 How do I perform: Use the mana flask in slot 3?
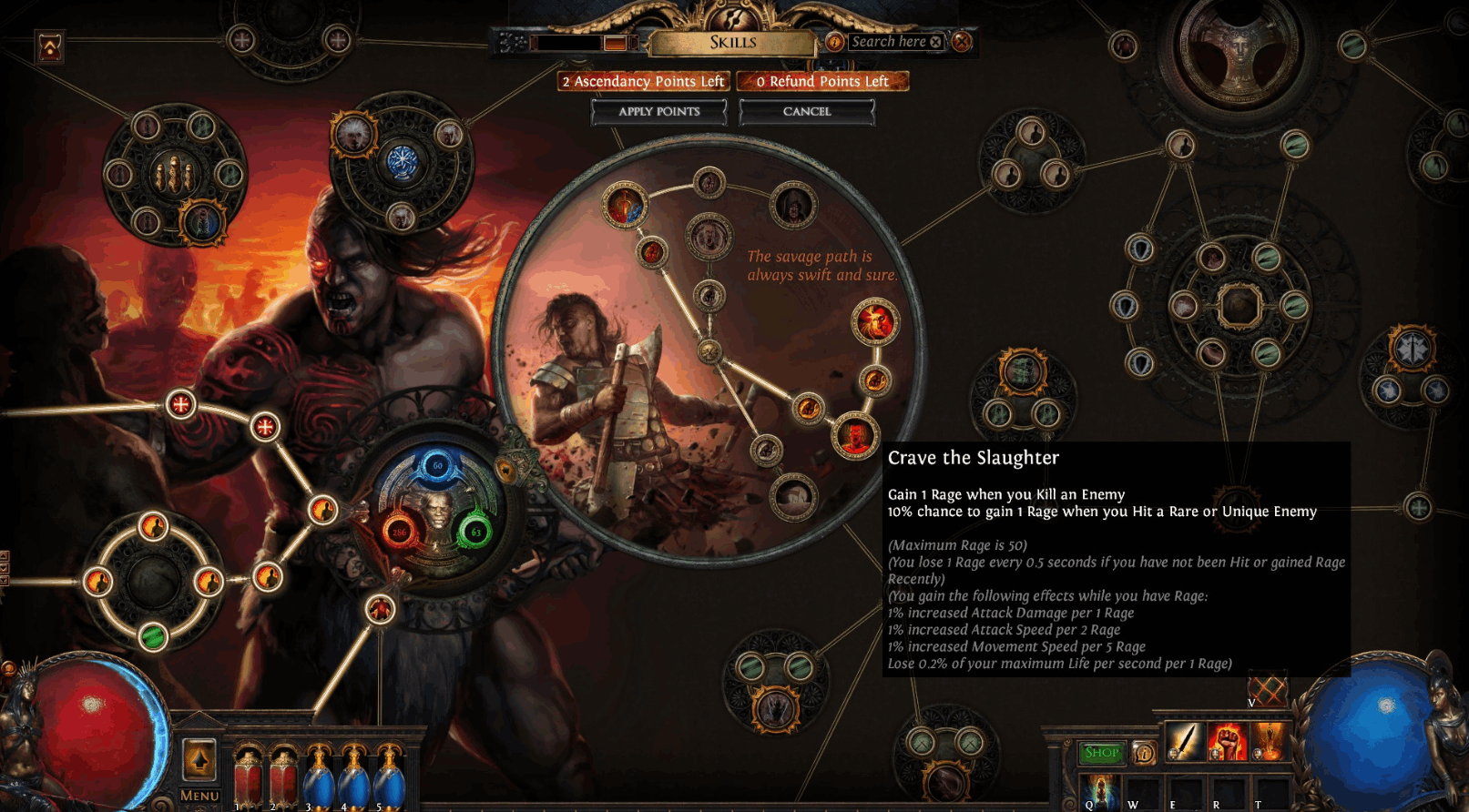coord(318,780)
